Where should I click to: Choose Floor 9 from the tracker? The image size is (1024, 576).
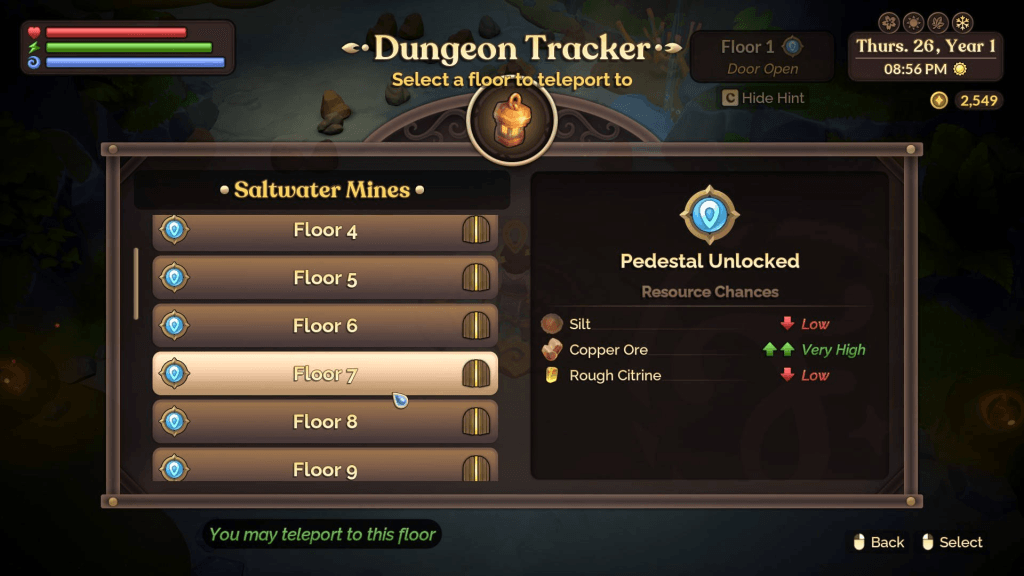pos(325,467)
